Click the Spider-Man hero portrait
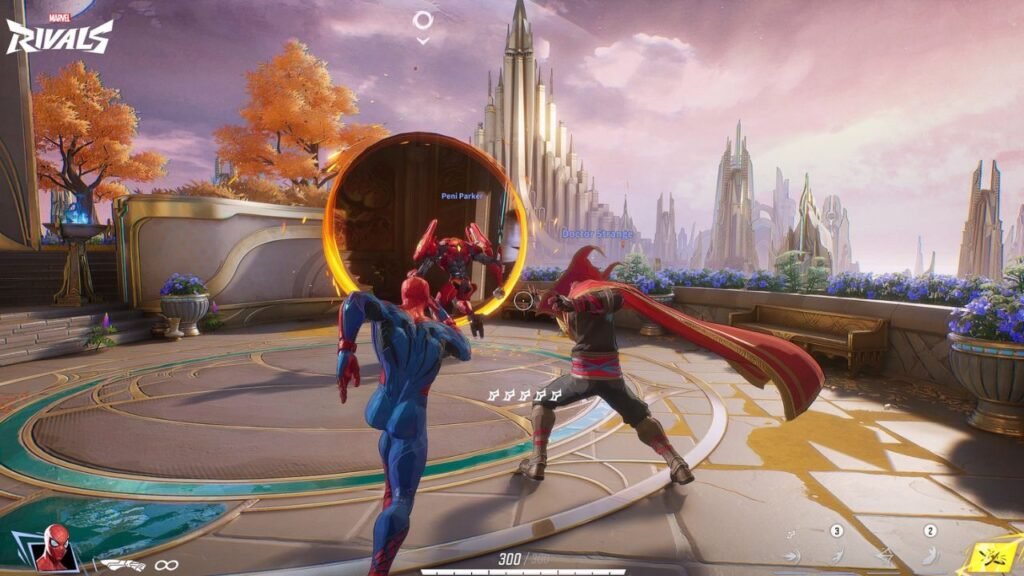1024x576 pixels. (53, 548)
